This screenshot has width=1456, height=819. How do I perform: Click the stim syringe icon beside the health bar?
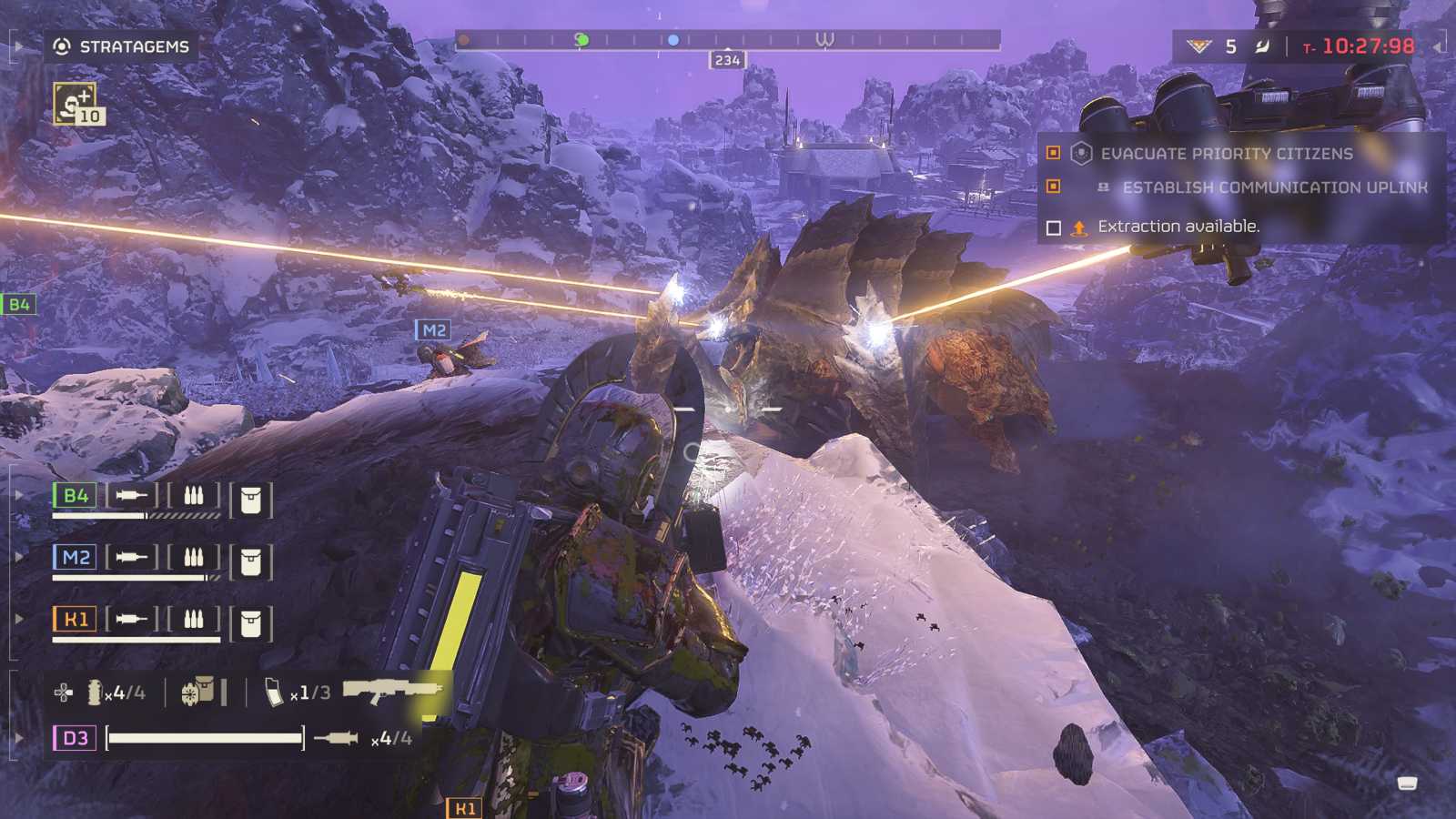pos(336,738)
